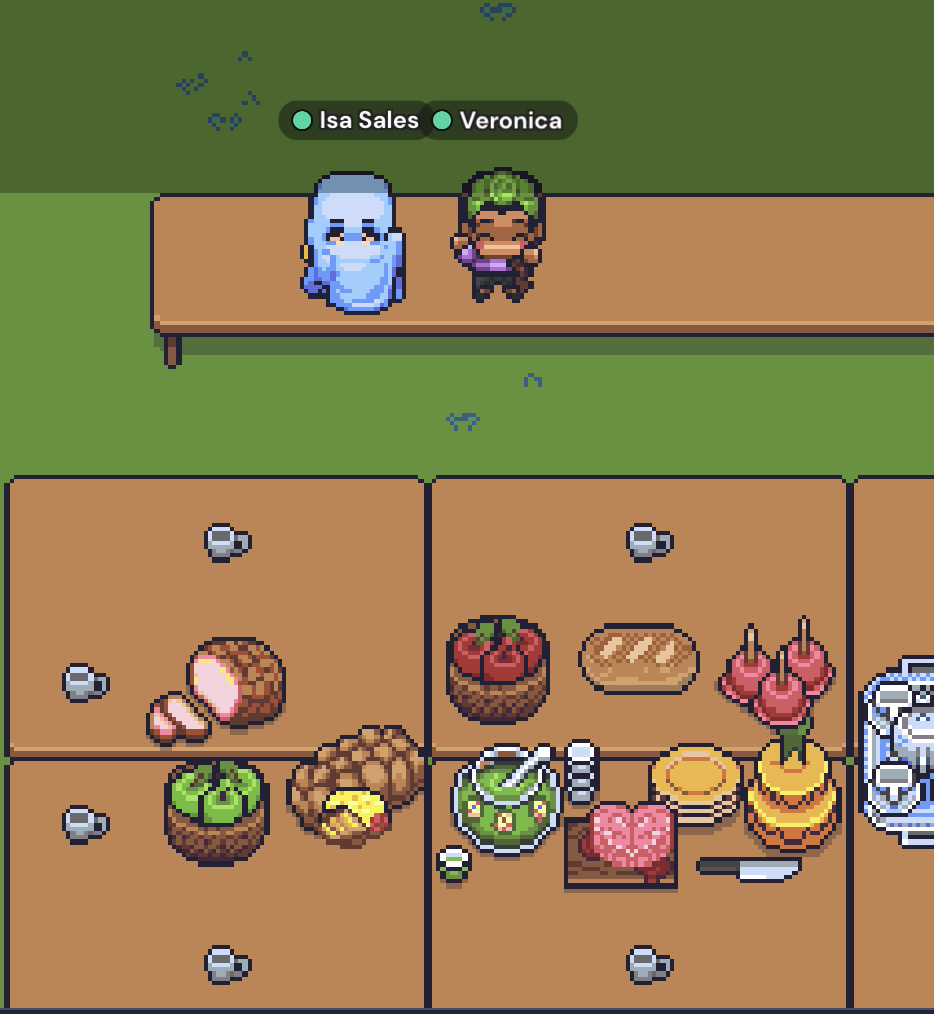
Task: Select the Isa Sales name tag
Action: pos(355,121)
